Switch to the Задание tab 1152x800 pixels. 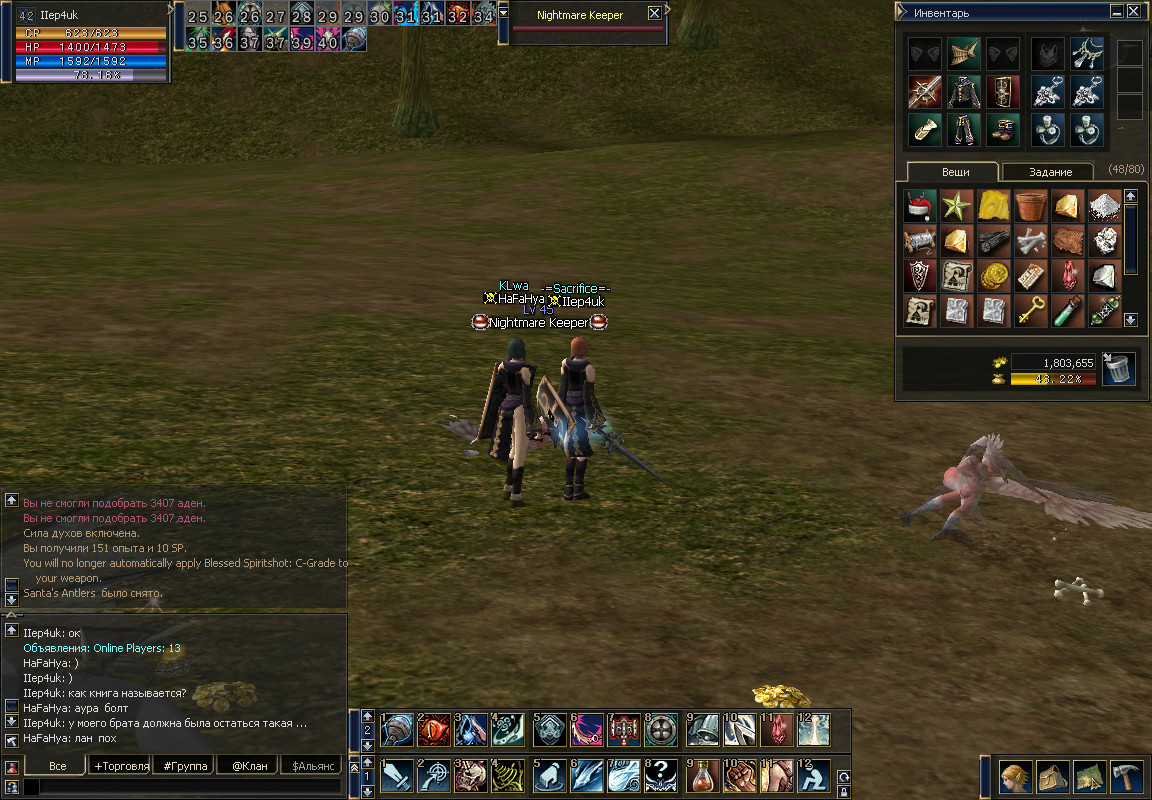[x=1050, y=172]
